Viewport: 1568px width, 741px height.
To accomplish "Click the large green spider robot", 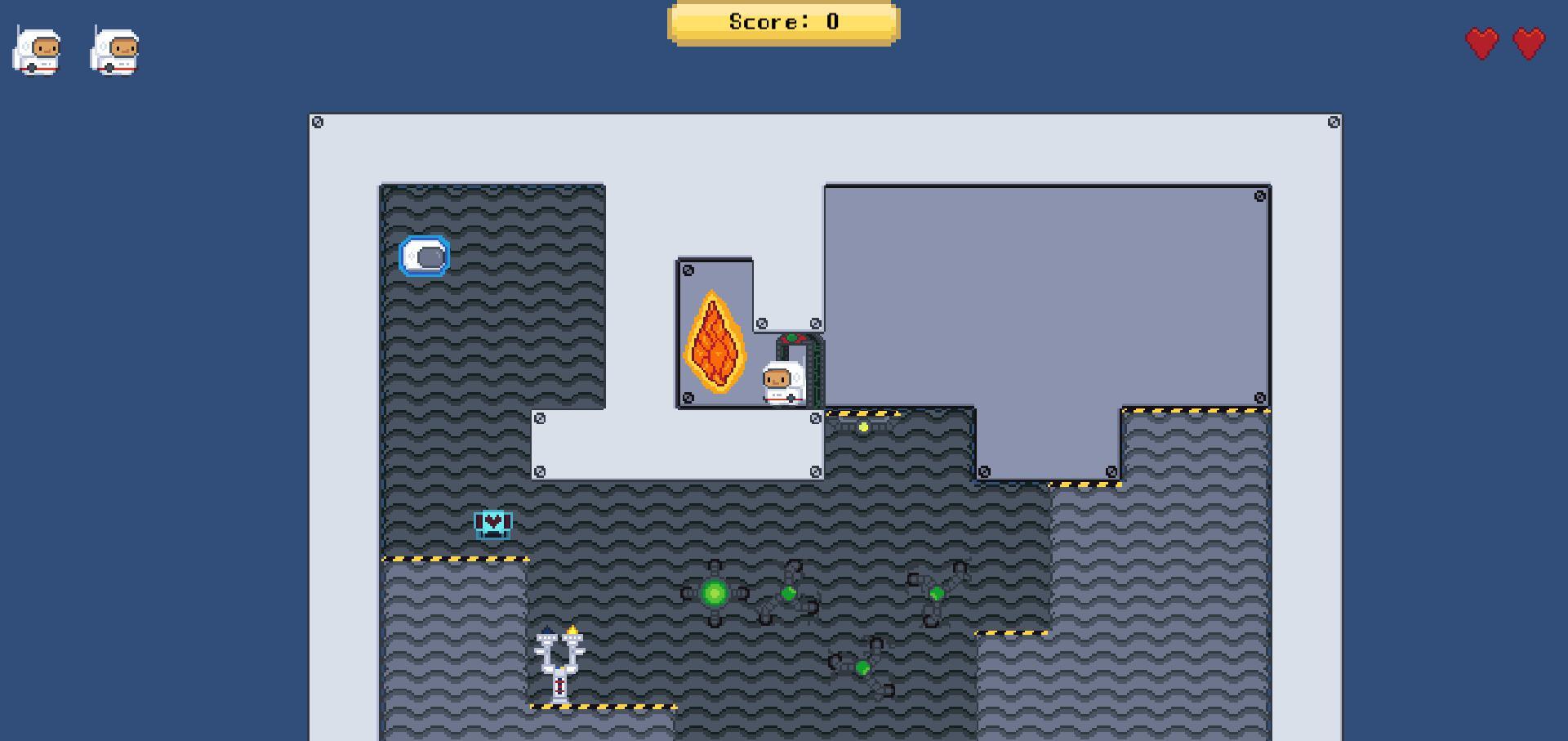I will tap(715, 592).
